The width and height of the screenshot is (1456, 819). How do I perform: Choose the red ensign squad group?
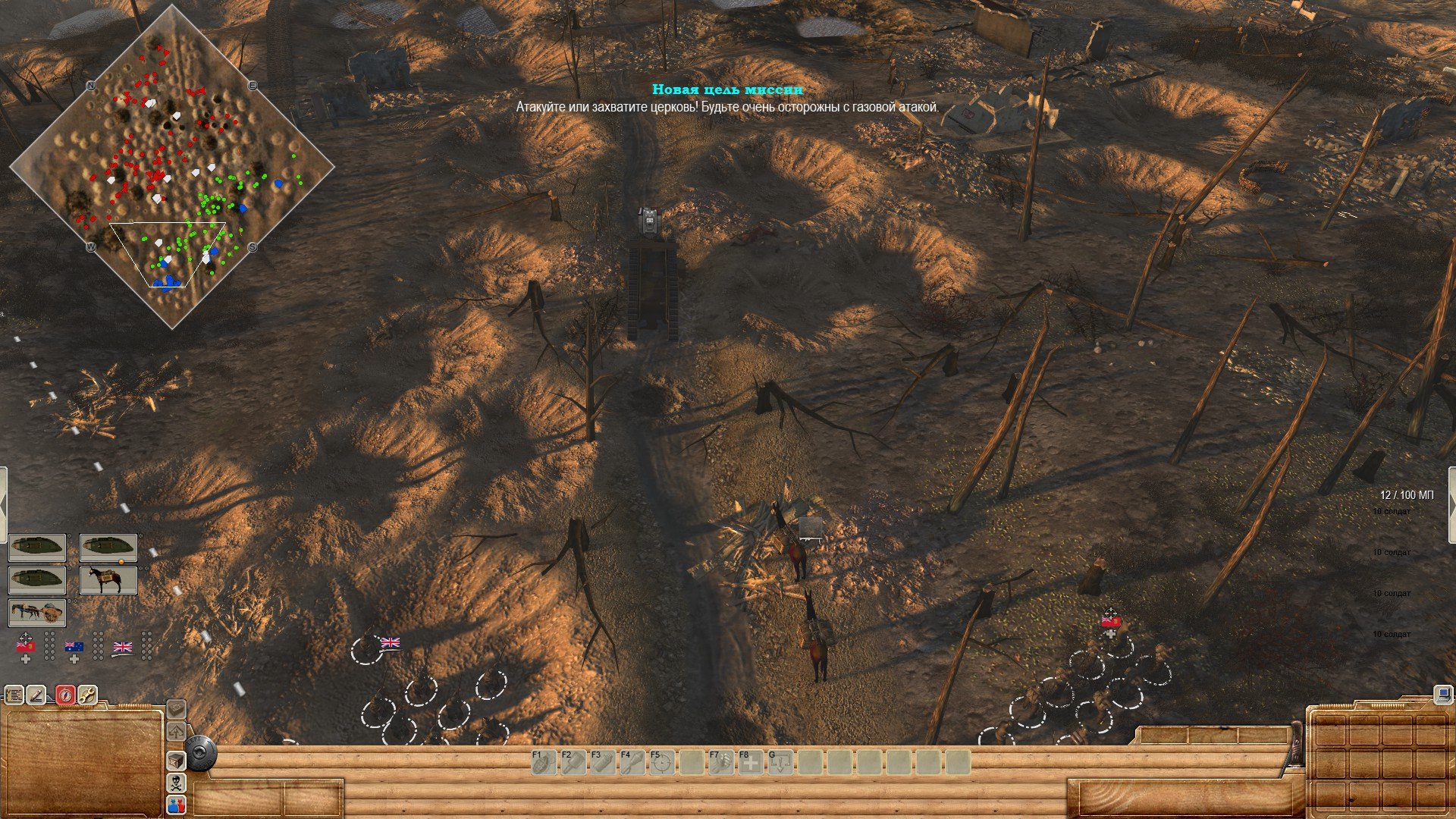(x=26, y=647)
